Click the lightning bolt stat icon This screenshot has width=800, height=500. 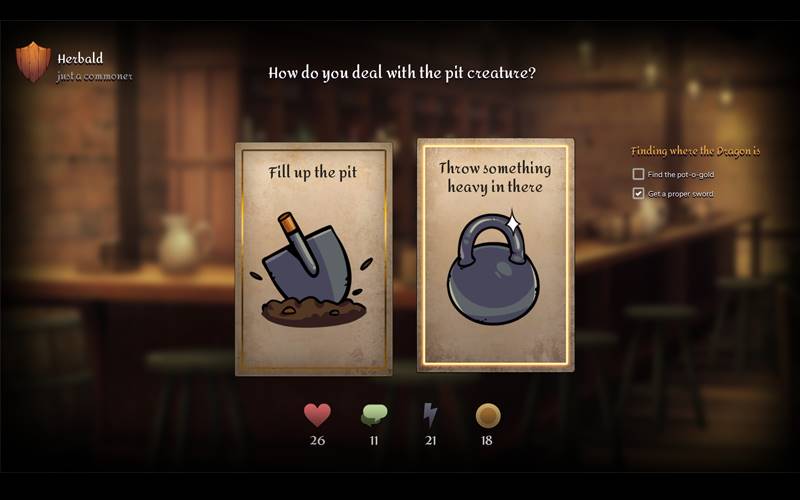click(x=430, y=415)
